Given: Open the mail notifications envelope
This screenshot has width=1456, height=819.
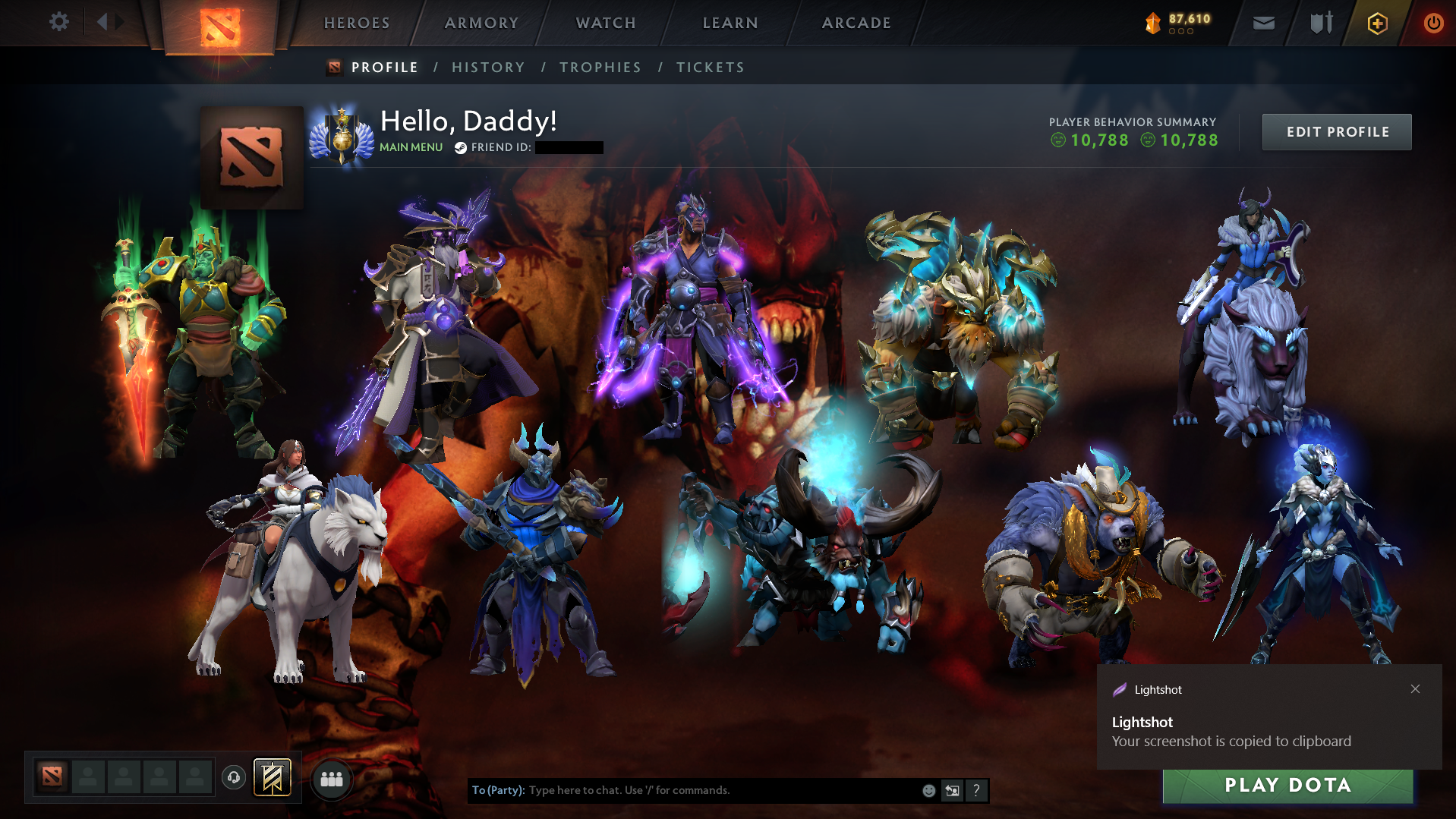Looking at the screenshot, I should [1262, 23].
